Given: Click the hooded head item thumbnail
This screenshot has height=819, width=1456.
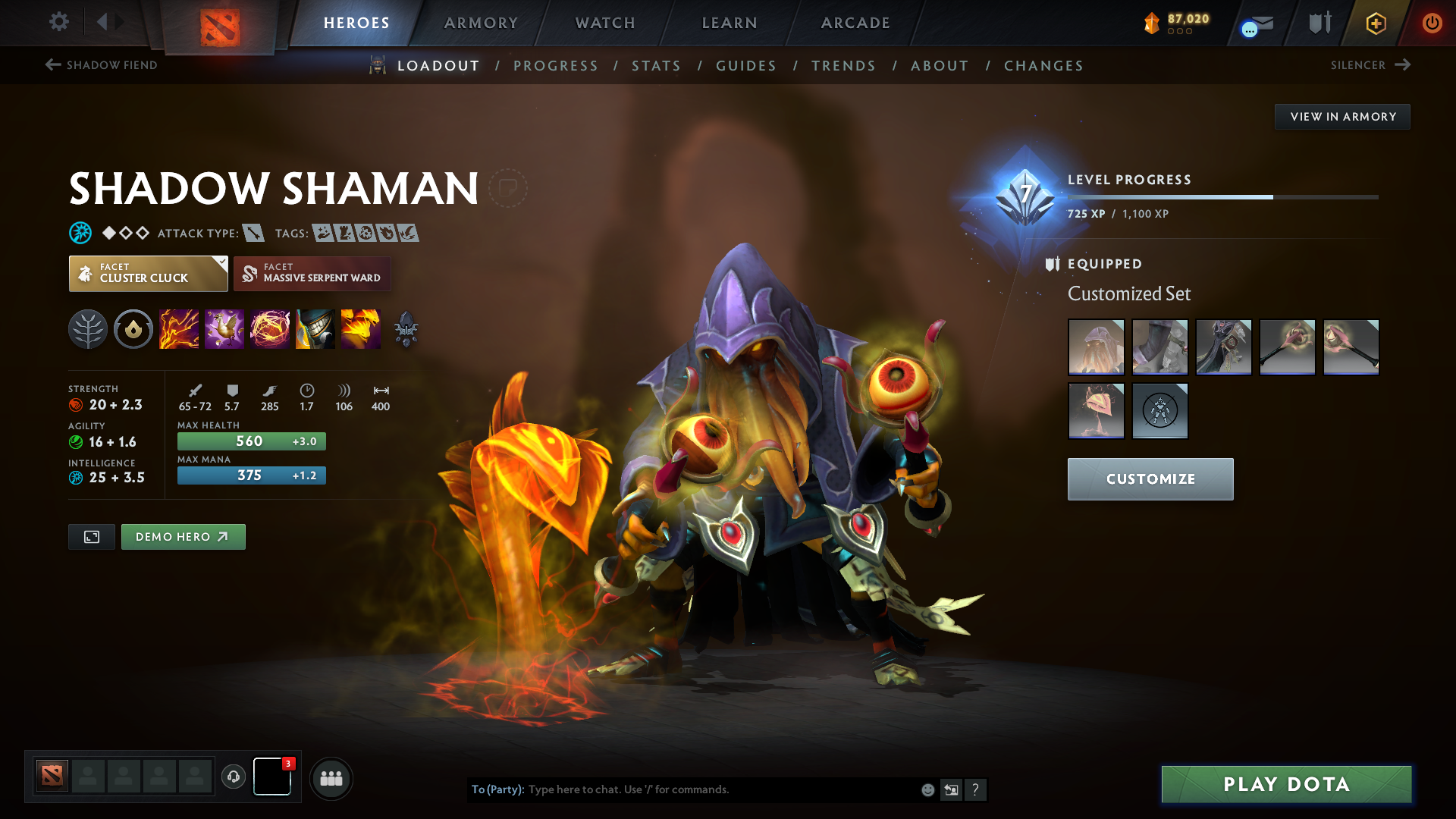Looking at the screenshot, I should point(1096,347).
